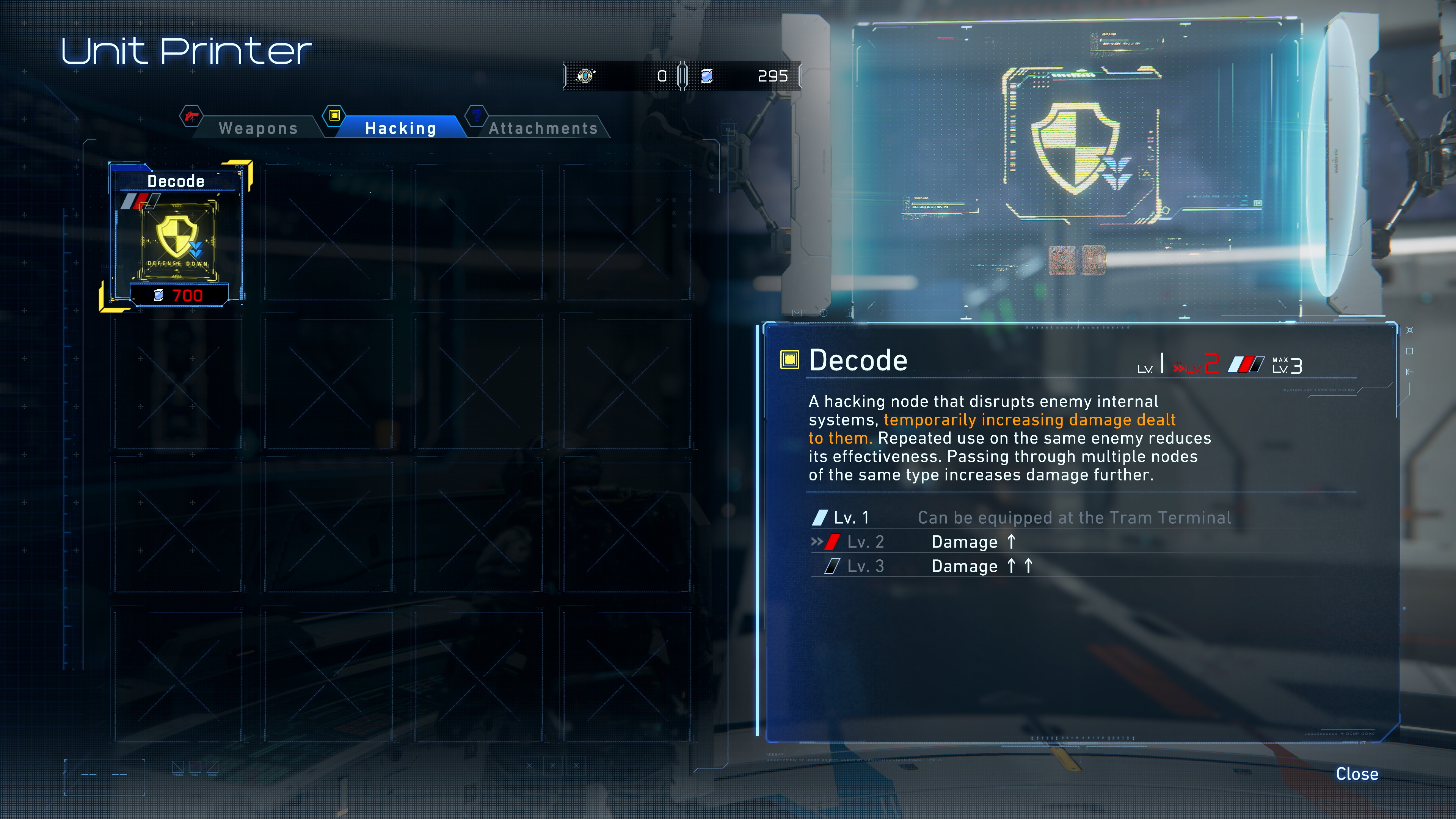Image resolution: width=1456 pixels, height=819 pixels.
Task: Close the Unit Printer menu
Action: click(1357, 774)
